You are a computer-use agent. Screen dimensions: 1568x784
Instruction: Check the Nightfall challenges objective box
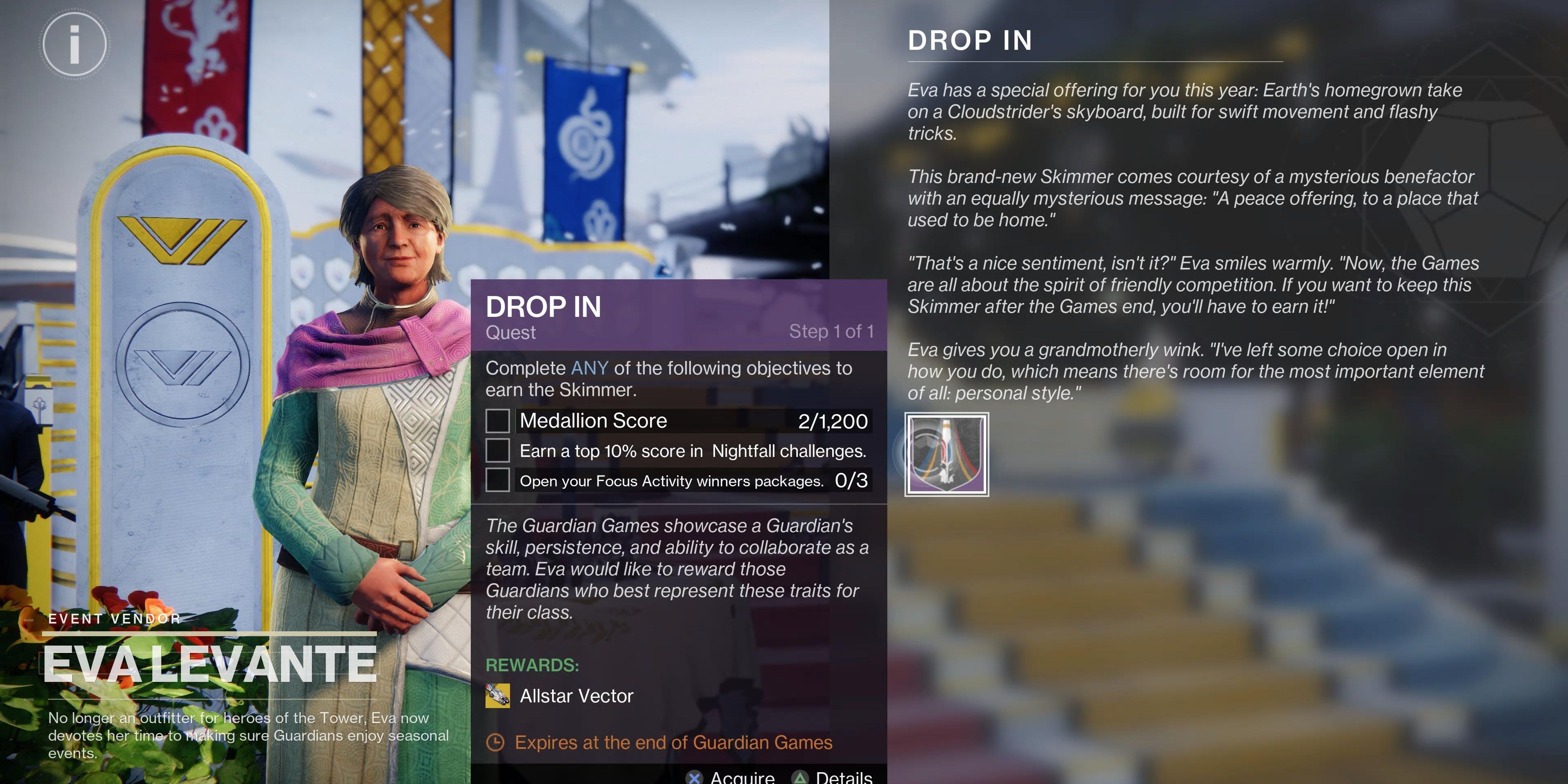coord(498,451)
